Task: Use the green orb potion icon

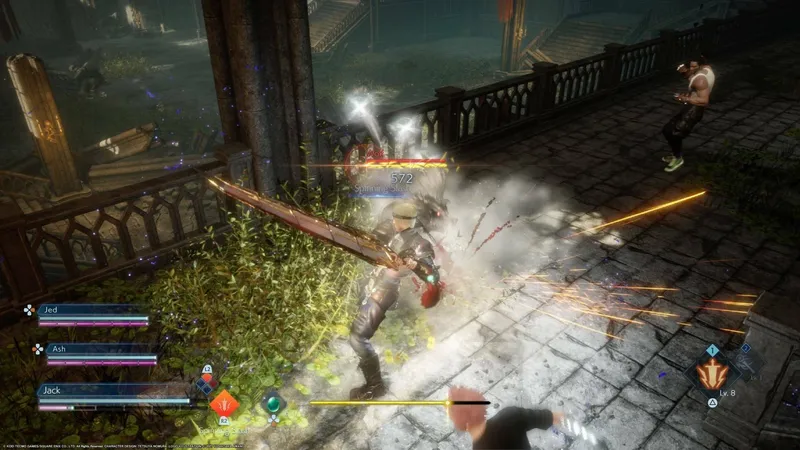Action: tap(272, 403)
